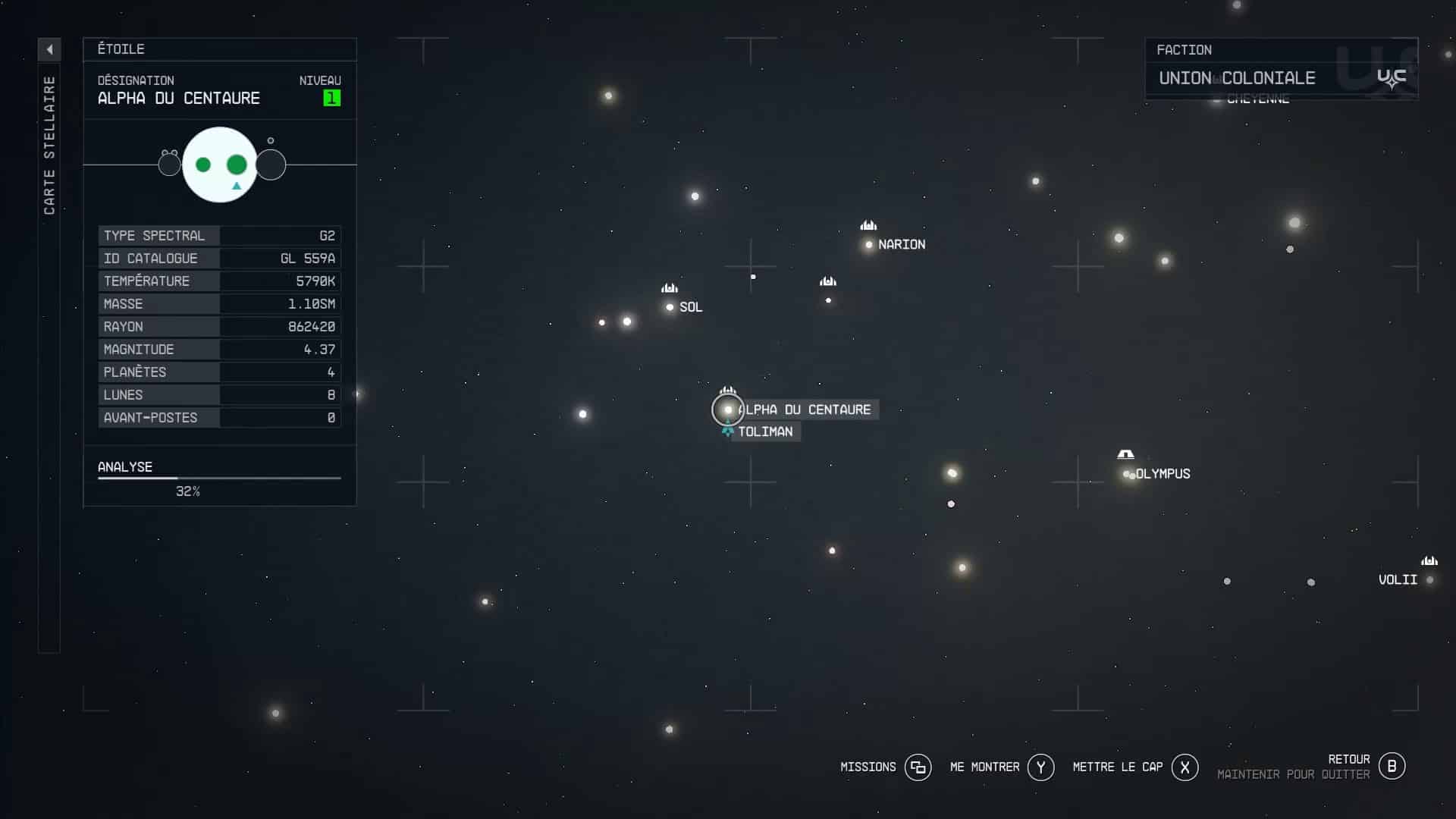The image size is (1456, 819).
Task: Click the Me Montrer button
Action: coord(984,767)
